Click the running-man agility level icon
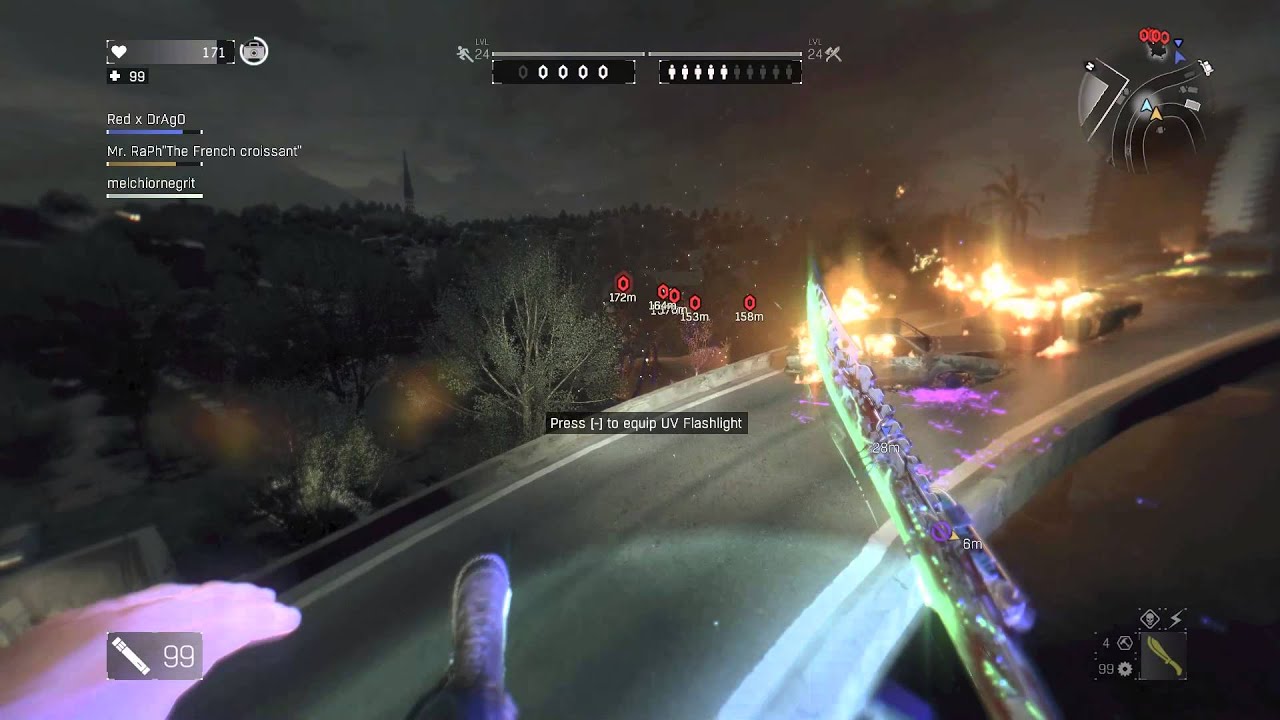Viewport: 1280px width, 720px height. point(464,54)
